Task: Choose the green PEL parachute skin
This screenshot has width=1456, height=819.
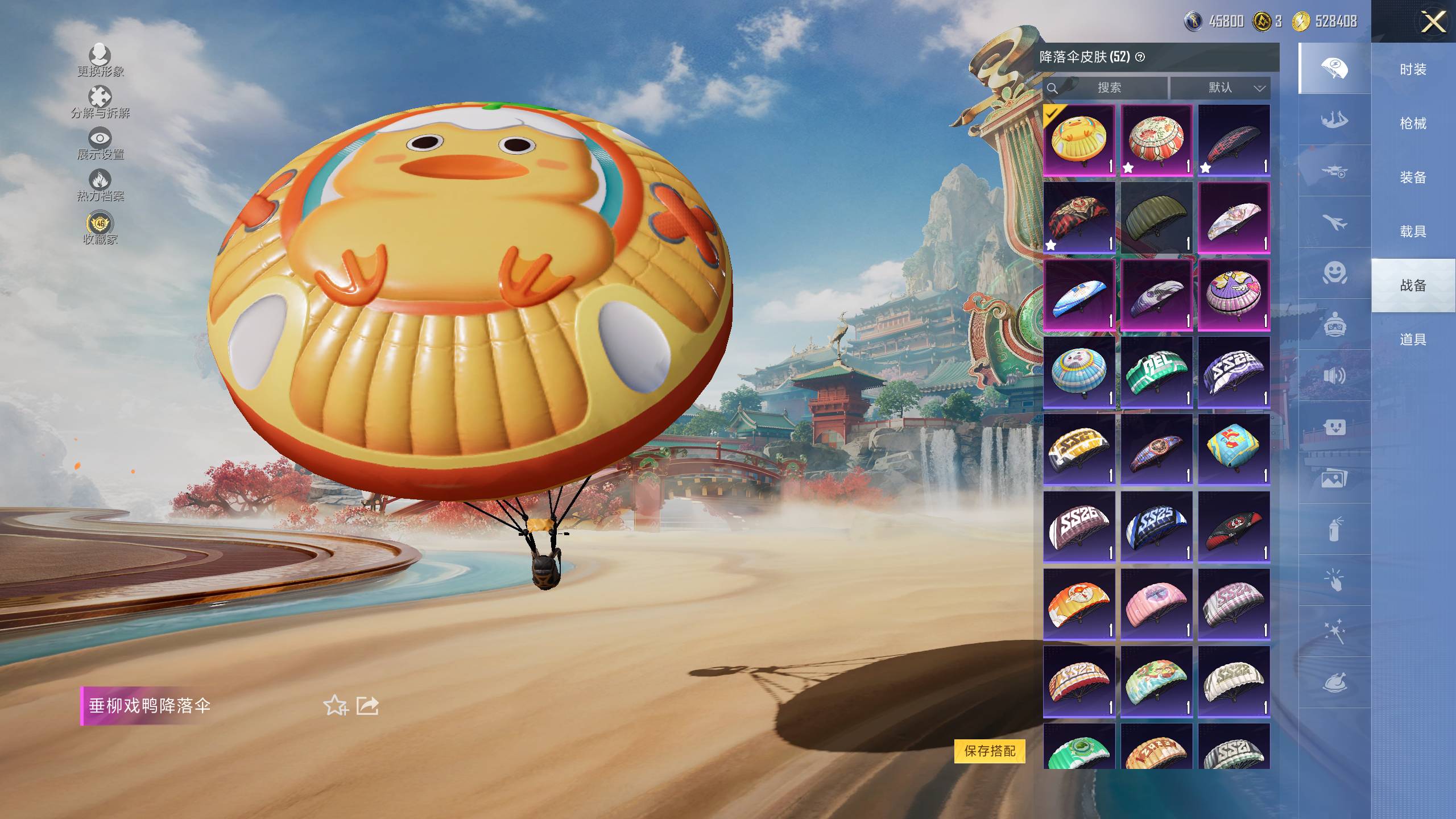Action: tap(1156, 372)
